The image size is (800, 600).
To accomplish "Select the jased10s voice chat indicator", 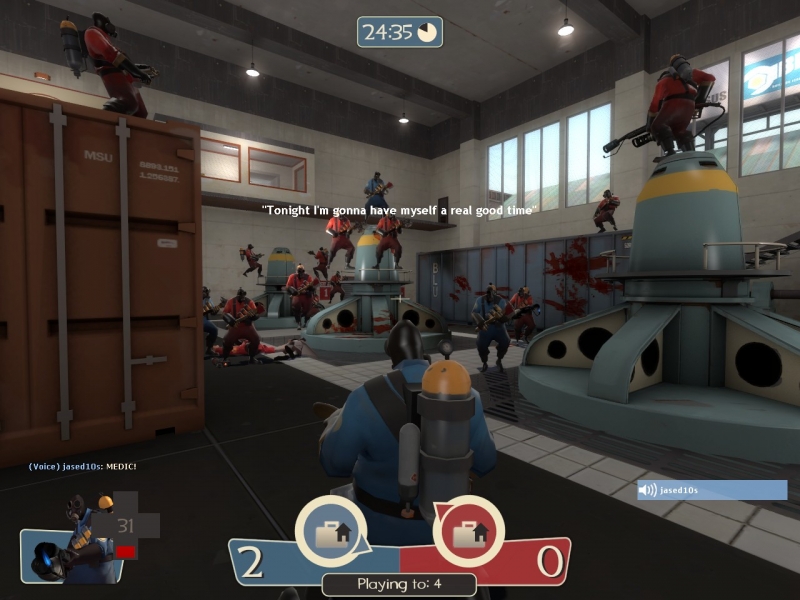I will [712, 490].
